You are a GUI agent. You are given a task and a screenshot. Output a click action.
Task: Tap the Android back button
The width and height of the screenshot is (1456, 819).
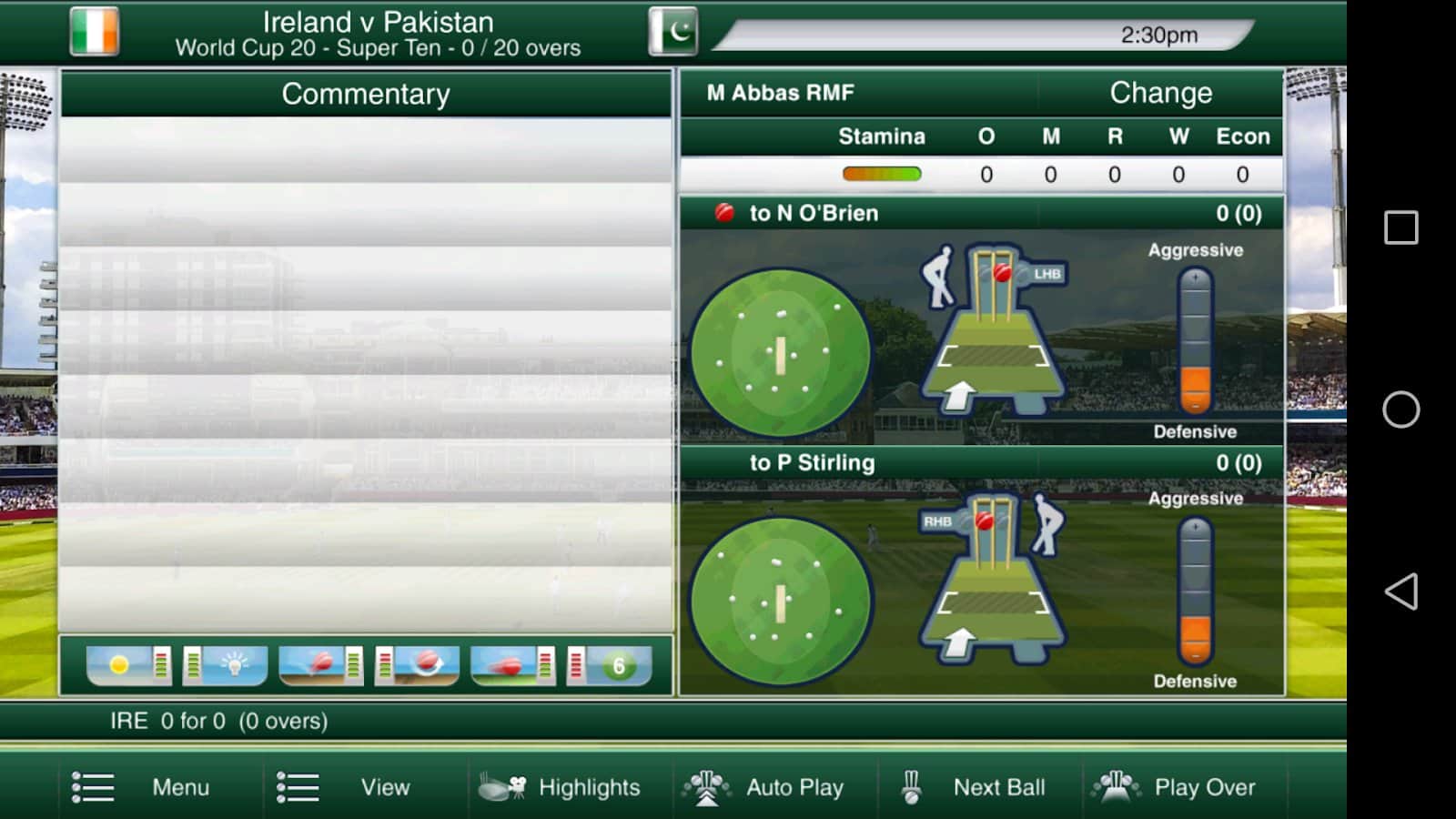coord(1400,591)
